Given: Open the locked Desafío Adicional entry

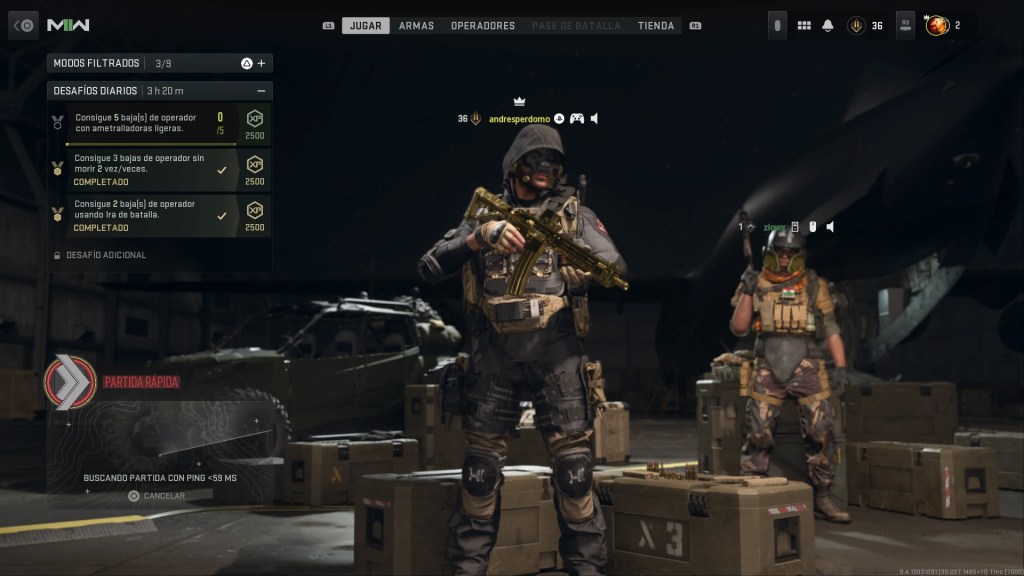Looking at the screenshot, I should [x=105, y=255].
